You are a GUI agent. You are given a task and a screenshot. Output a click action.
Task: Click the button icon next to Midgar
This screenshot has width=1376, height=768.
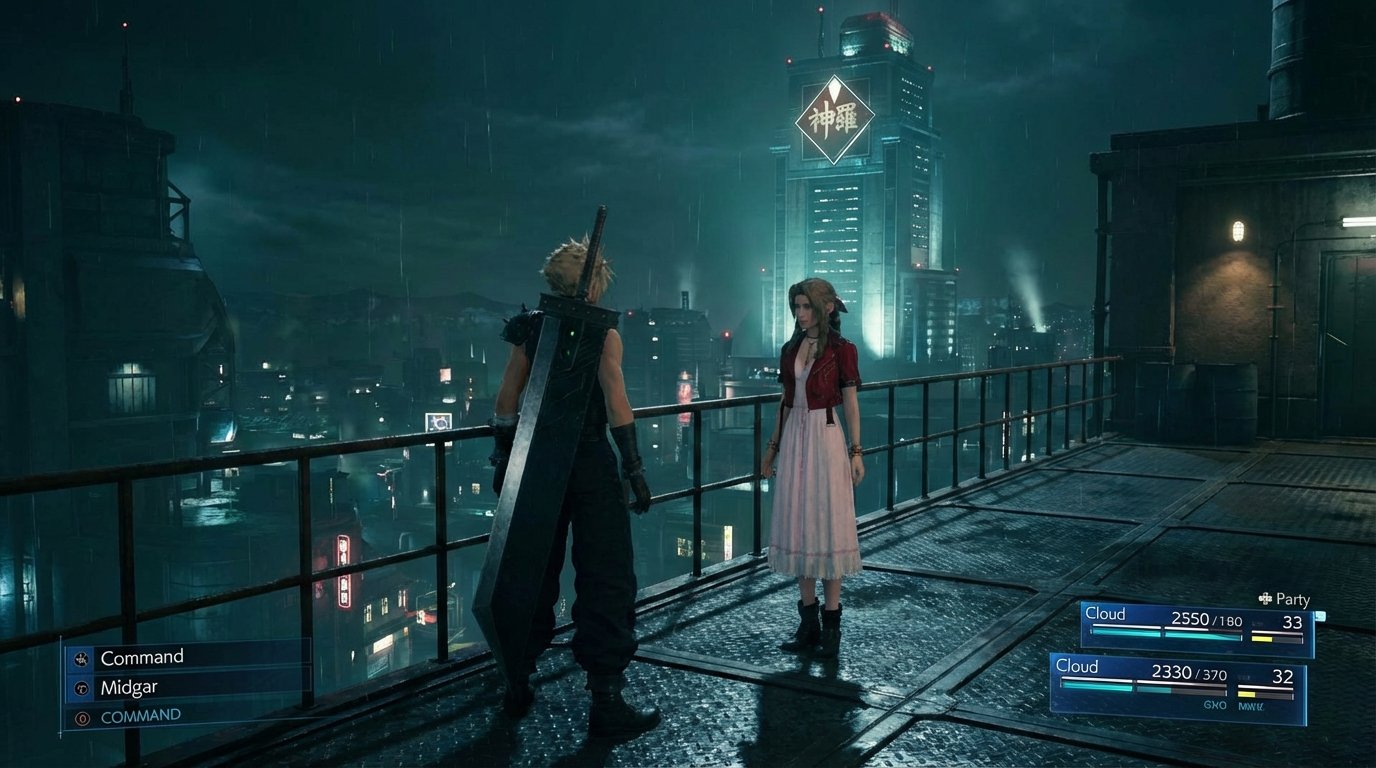click(81, 687)
